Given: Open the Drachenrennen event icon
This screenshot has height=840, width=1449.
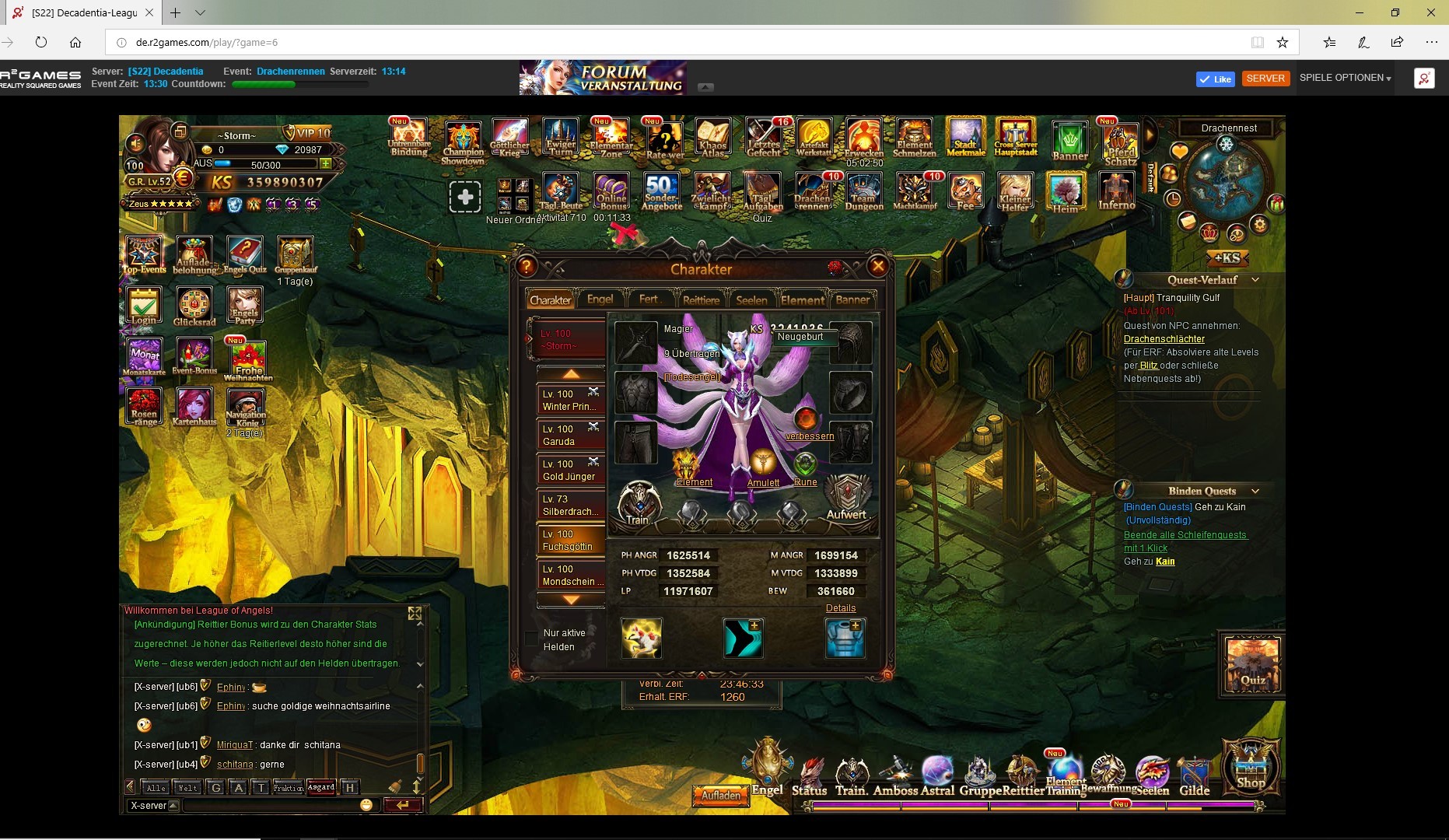Looking at the screenshot, I should pos(812,191).
